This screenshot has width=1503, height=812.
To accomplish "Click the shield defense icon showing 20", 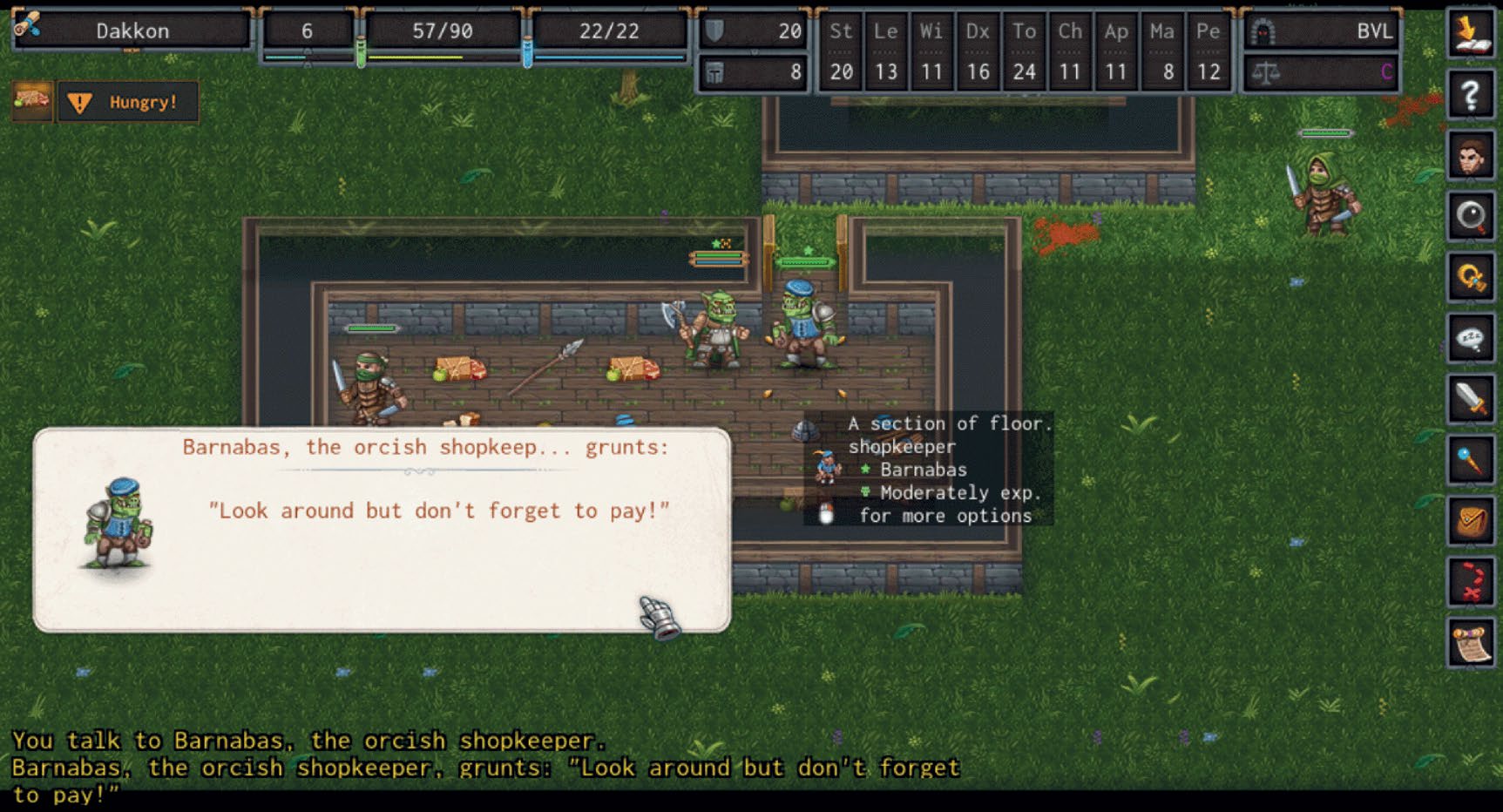I will tap(752, 31).
